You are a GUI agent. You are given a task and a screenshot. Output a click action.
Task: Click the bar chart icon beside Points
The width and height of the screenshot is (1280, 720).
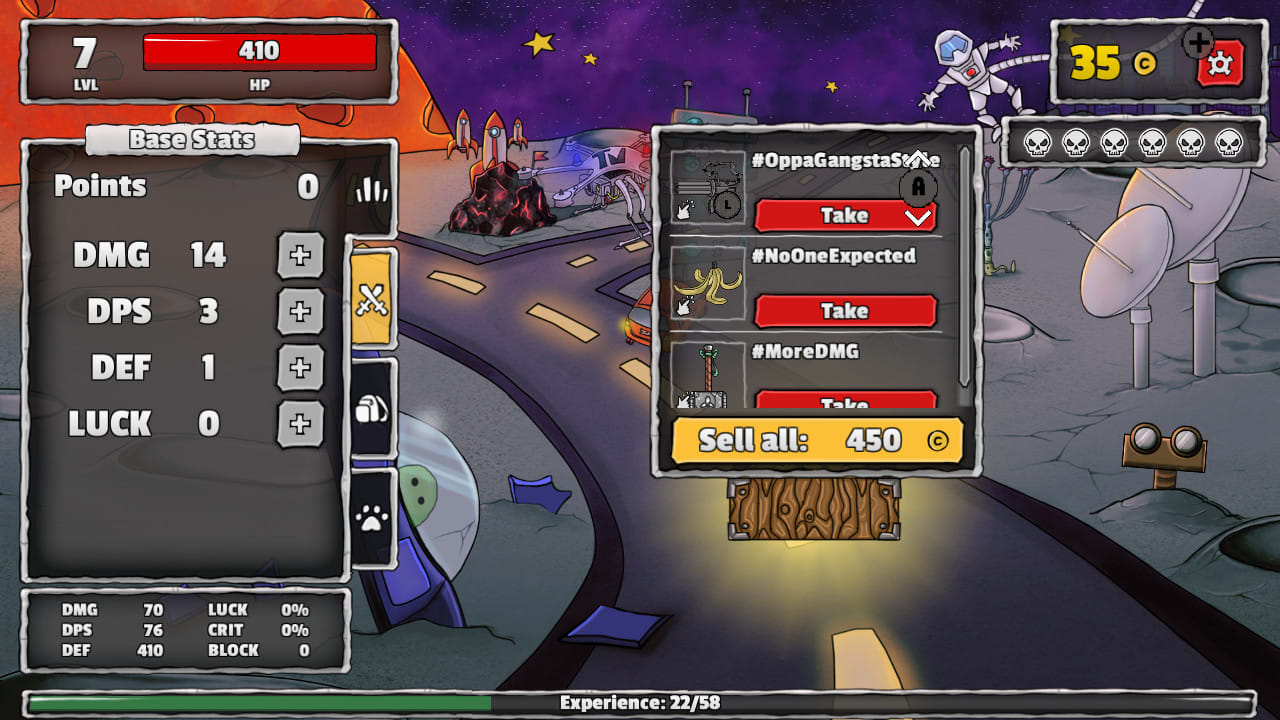tap(371, 190)
